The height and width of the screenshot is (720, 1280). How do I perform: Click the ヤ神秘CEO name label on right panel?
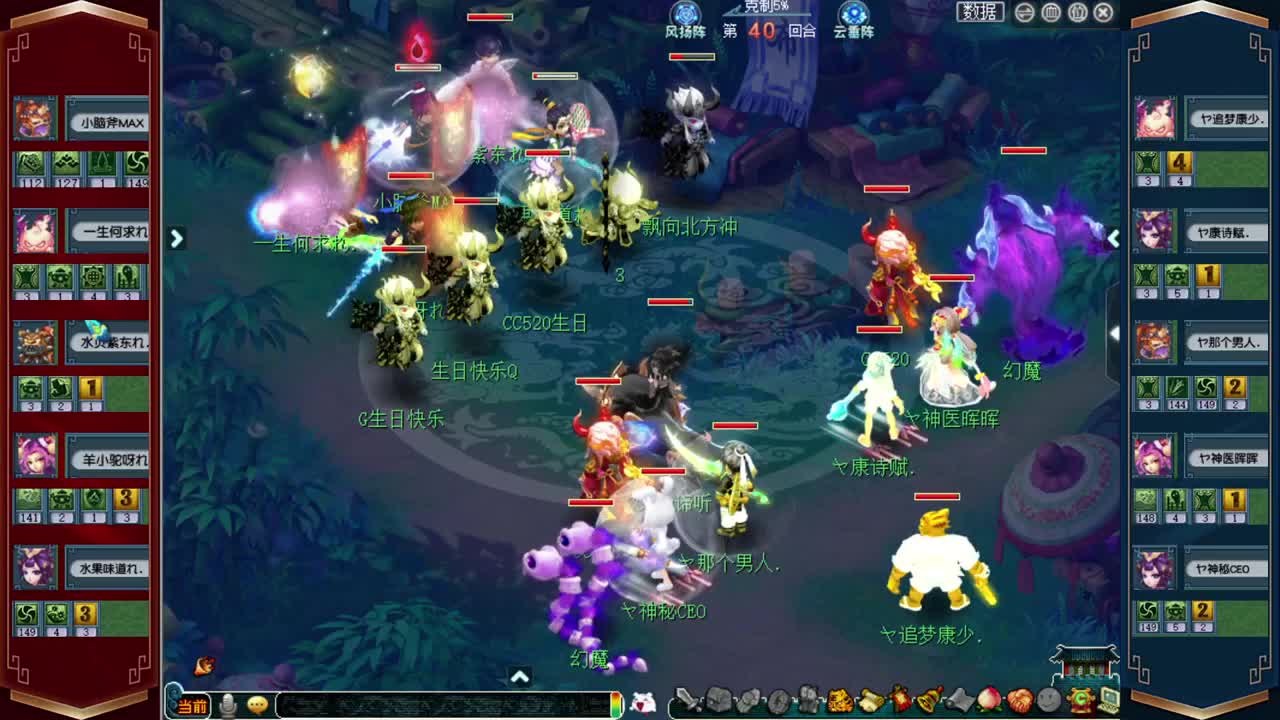pyautogui.click(x=1228, y=567)
